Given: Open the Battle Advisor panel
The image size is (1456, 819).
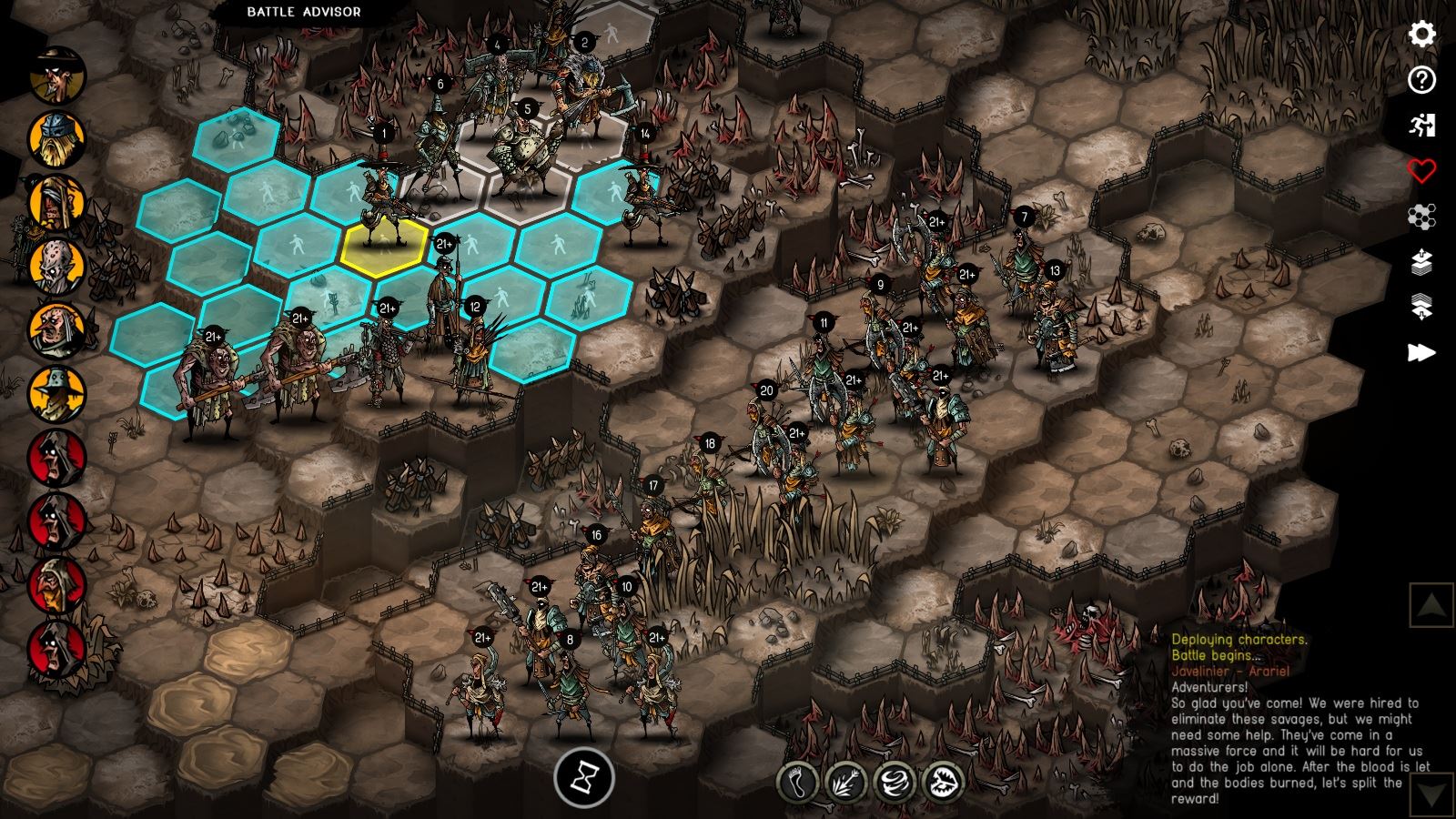Looking at the screenshot, I should point(304,12).
